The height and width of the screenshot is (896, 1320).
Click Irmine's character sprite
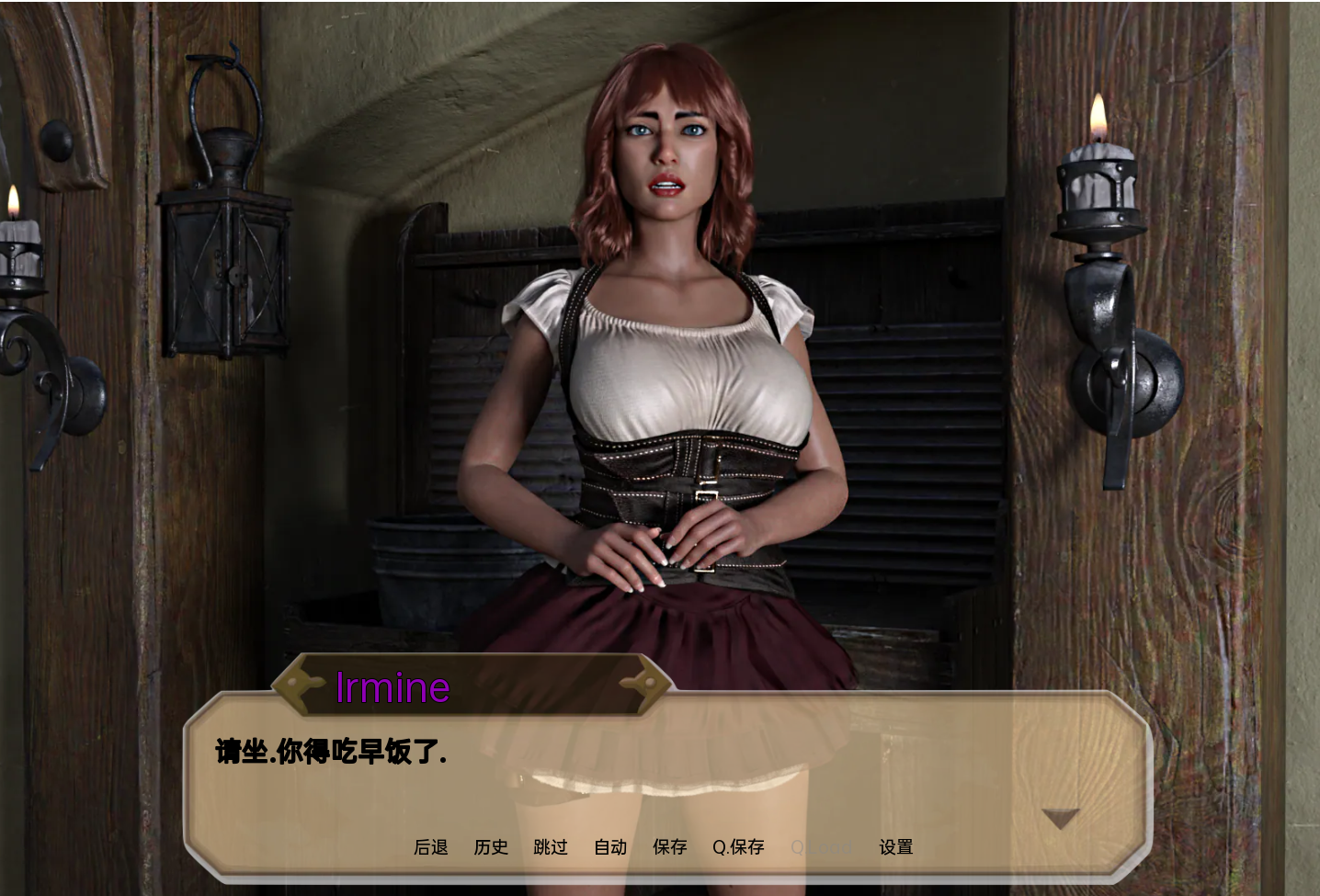point(662,368)
